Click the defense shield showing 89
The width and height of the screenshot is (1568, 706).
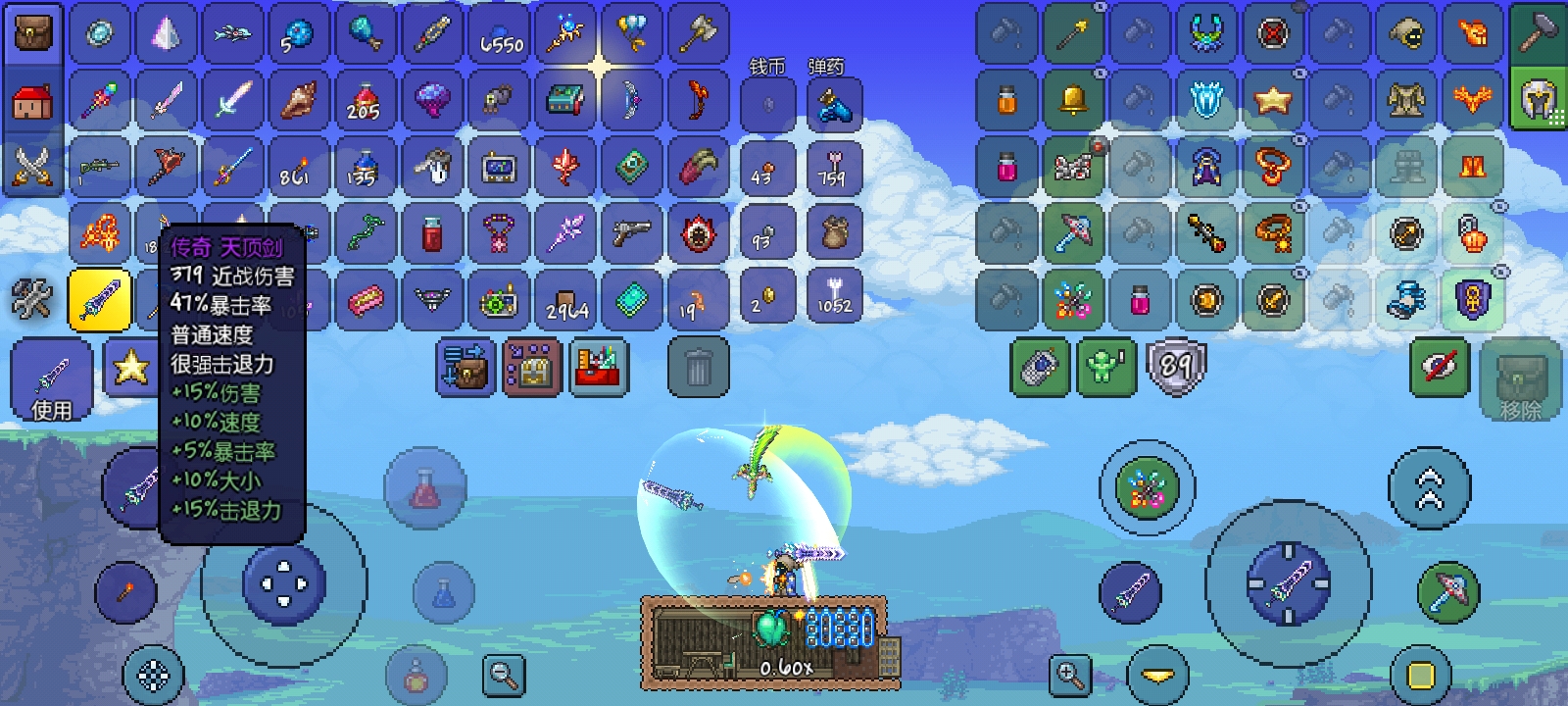1174,368
